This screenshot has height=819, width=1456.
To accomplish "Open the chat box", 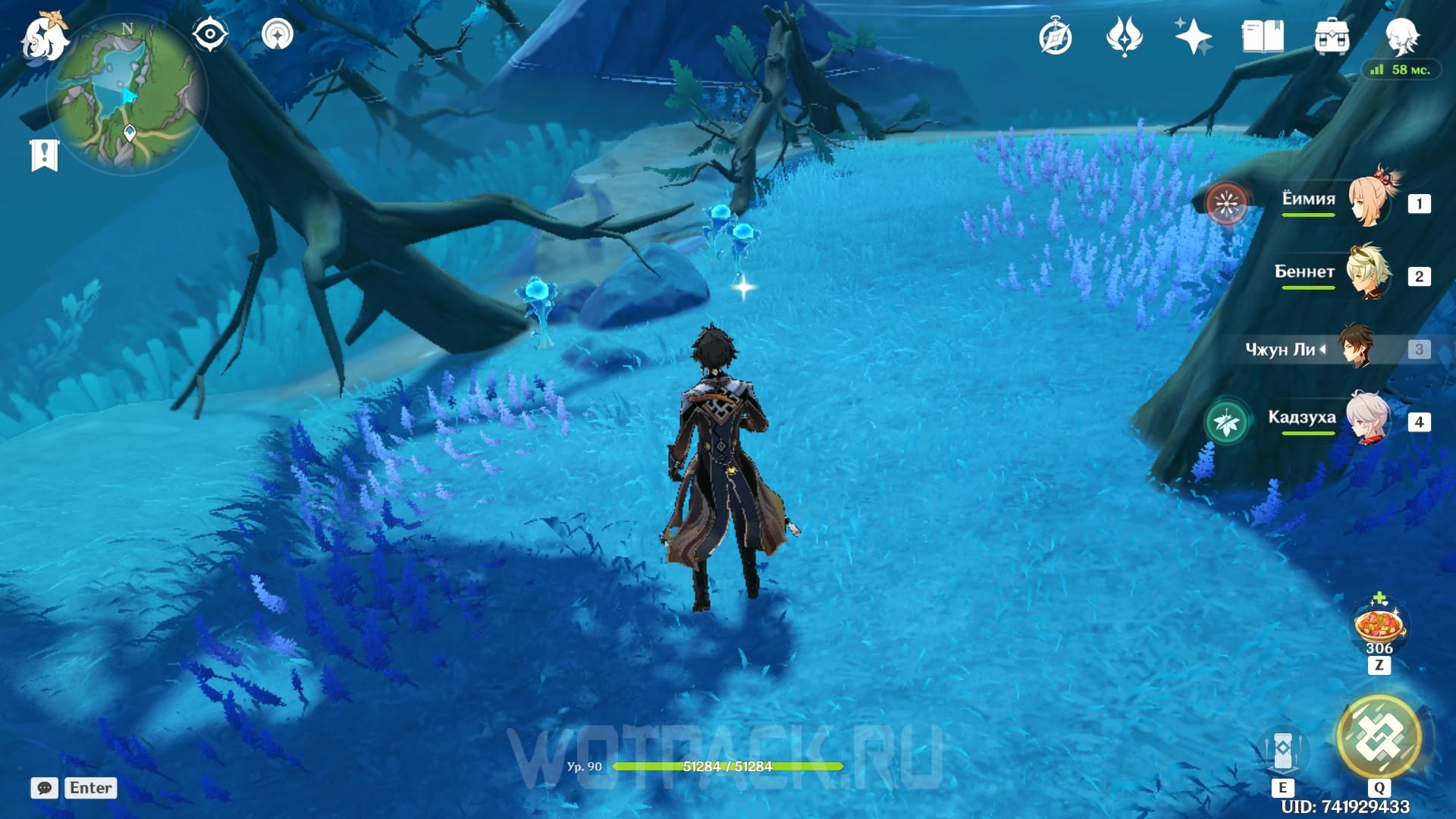I will click(45, 788).
